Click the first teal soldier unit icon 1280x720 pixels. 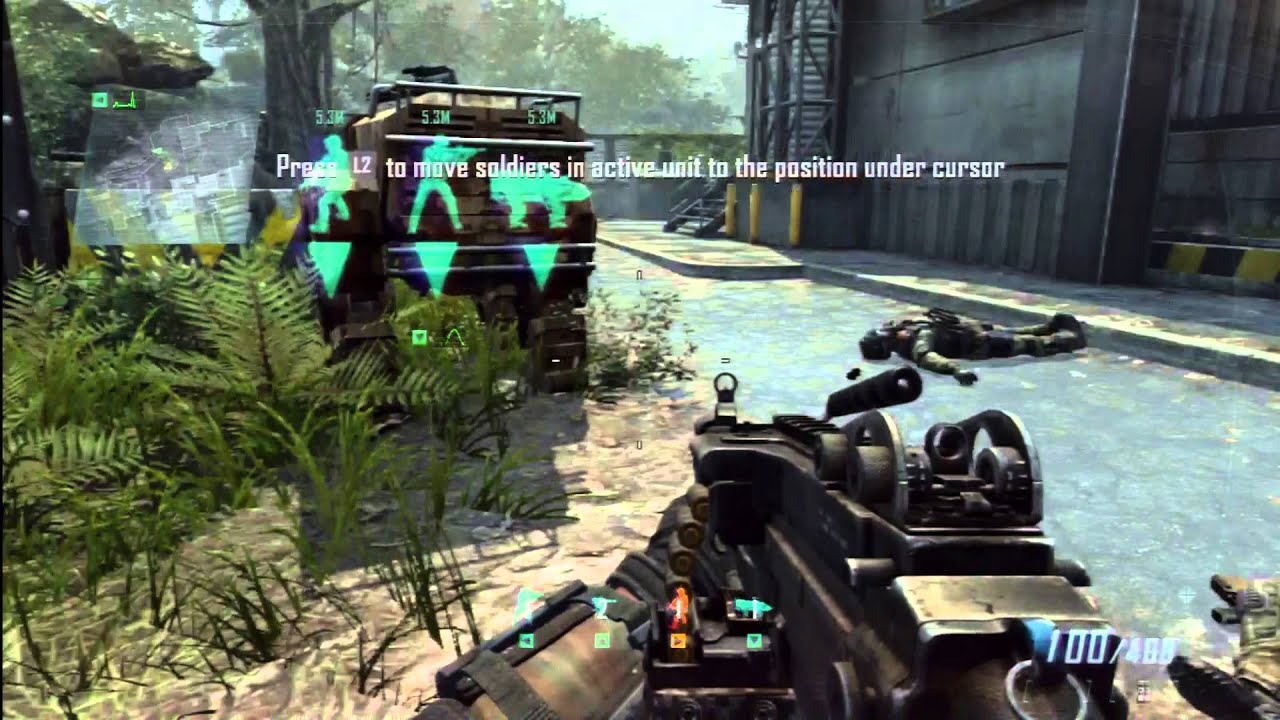tap(525, 602)
